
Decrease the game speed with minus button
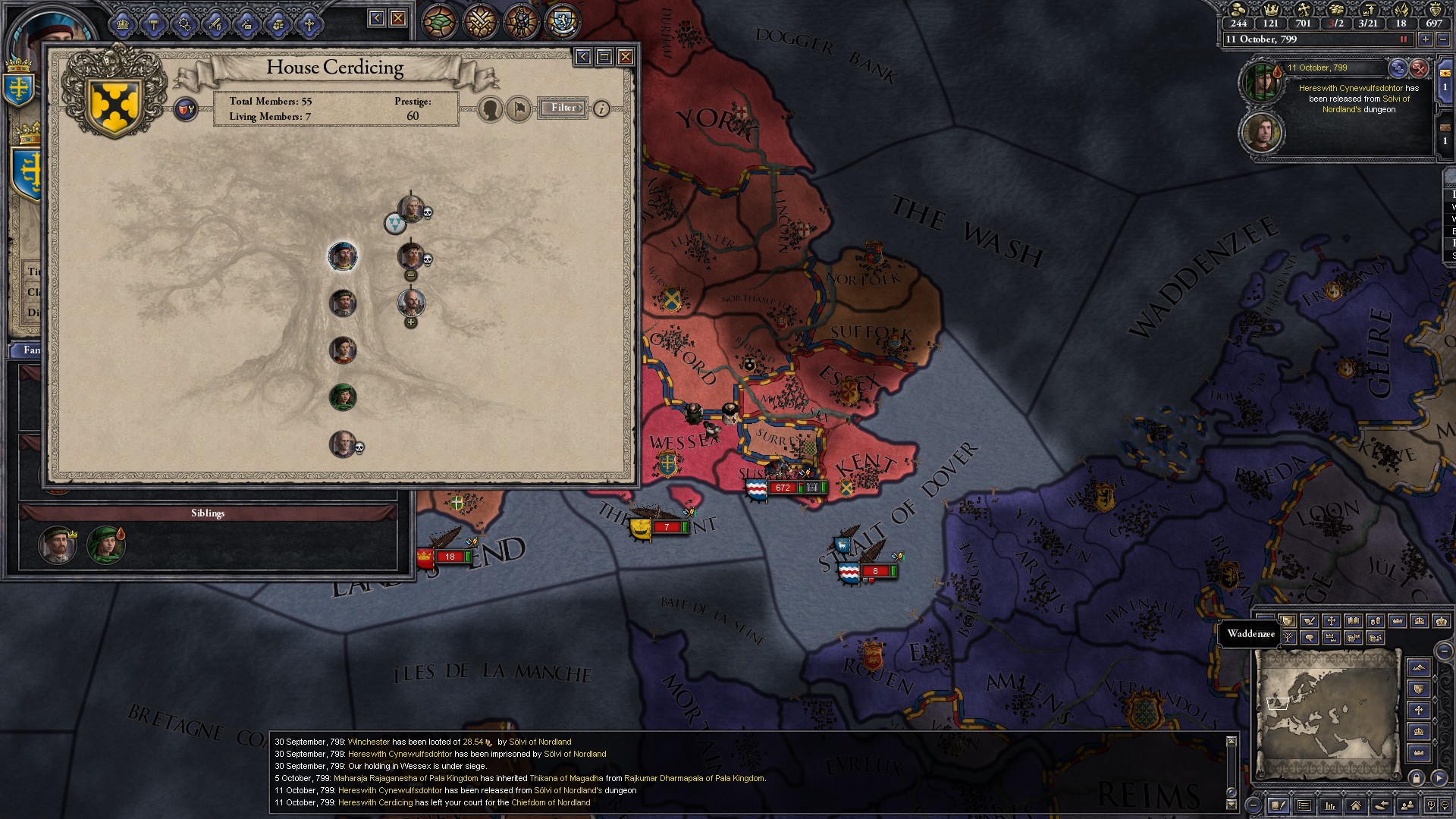tap(1442, 39)
